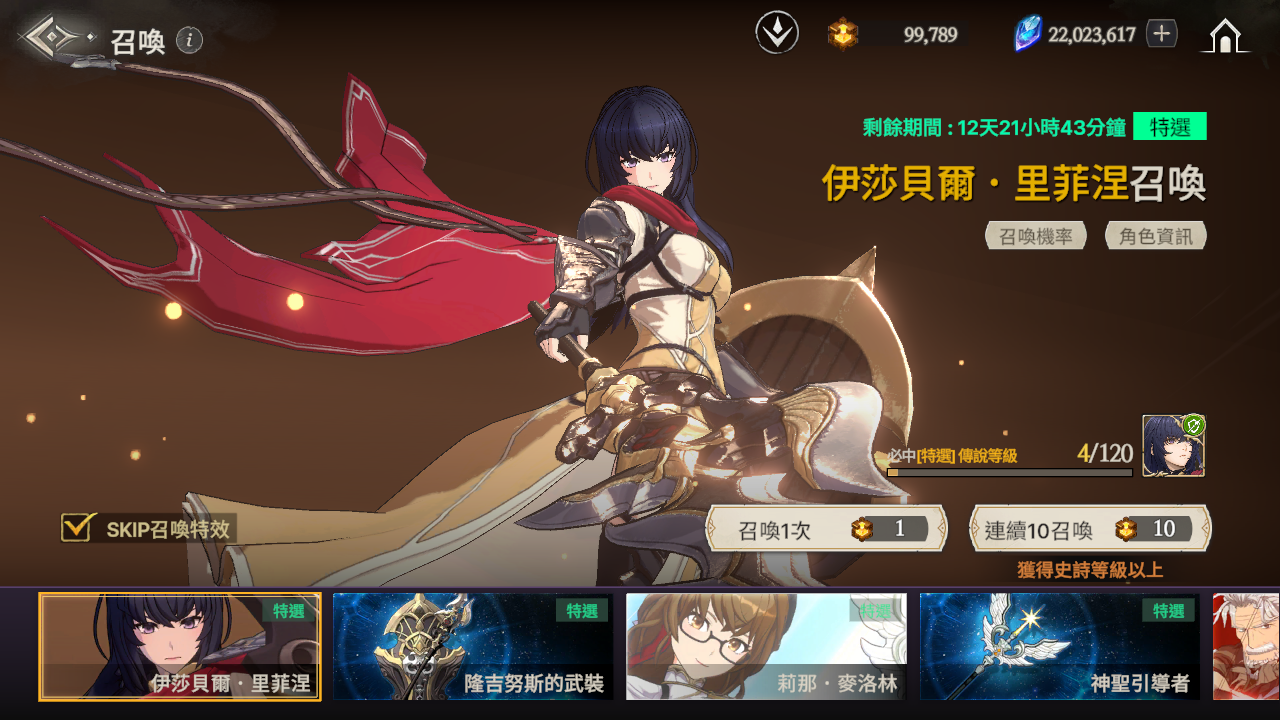The image size is (1280, 720).
Task: Choose the 莉那·麥洛林 banner
Action: (766, 646)
